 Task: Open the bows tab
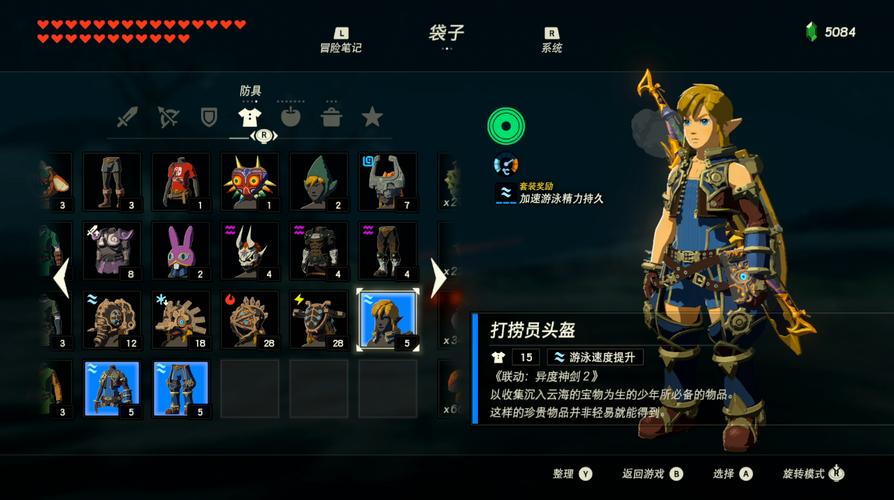coord(167,117)
